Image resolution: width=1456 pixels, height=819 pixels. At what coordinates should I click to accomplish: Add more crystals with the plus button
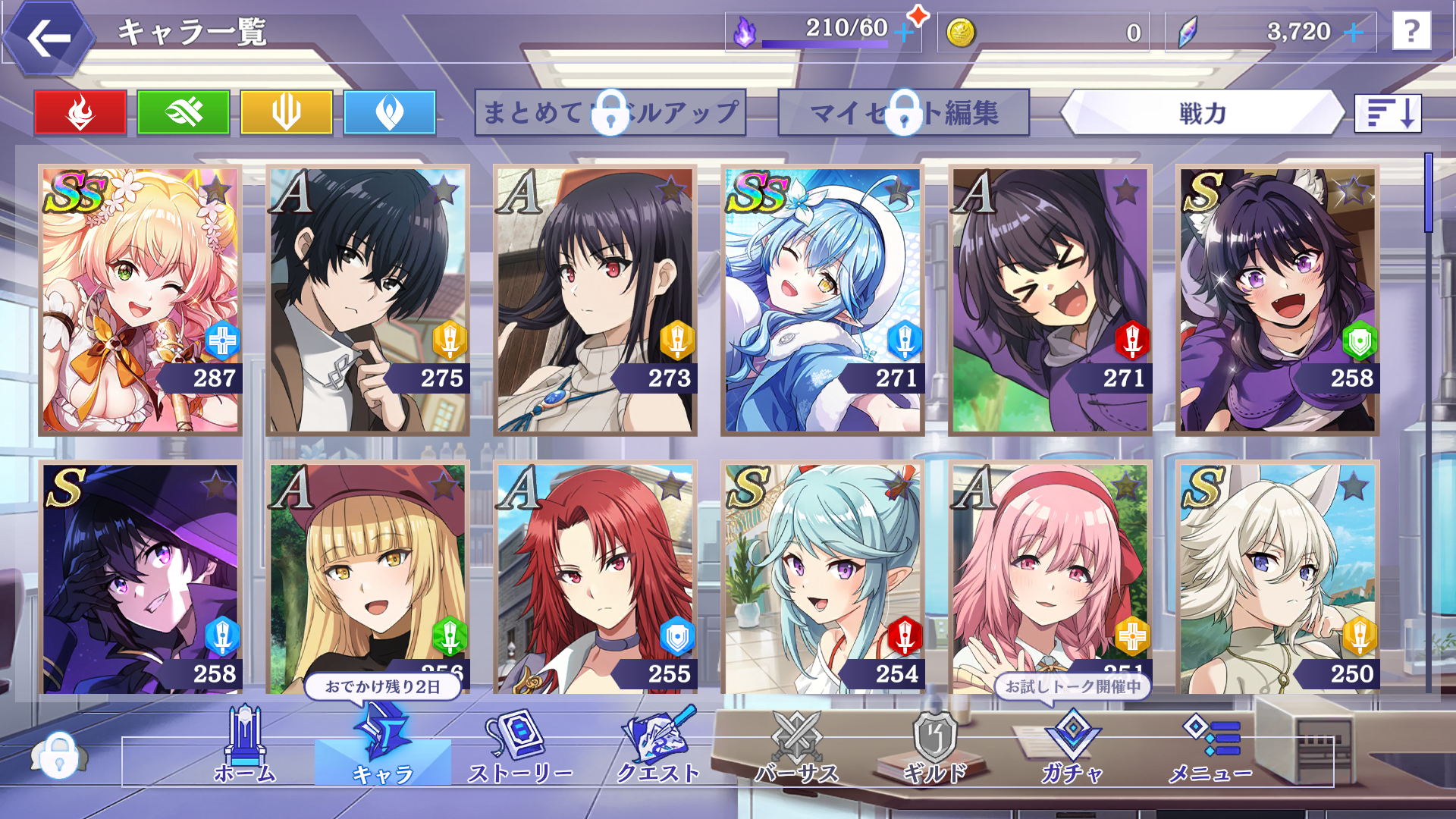click(x=1354, y=32)
